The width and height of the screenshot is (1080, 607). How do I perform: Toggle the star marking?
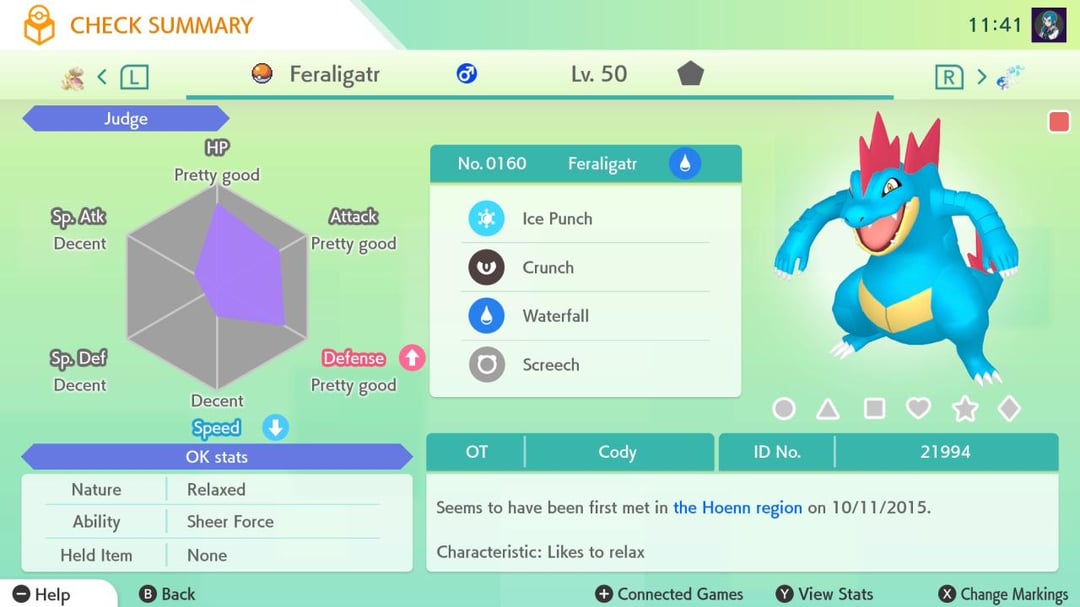tap(964, 408)
